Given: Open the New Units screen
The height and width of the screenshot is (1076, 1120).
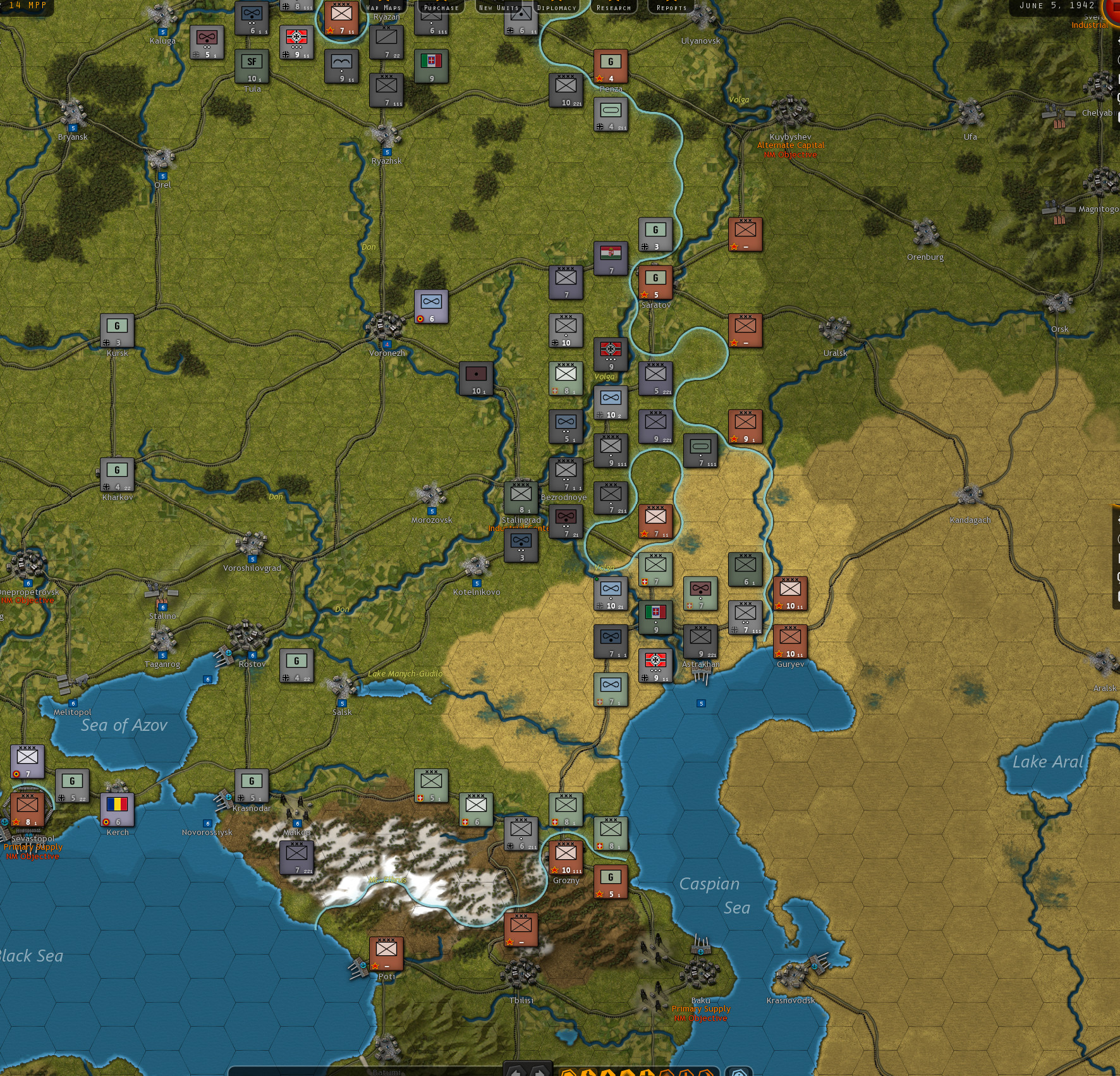Looking at the screenshot, I should click(499, 8).
